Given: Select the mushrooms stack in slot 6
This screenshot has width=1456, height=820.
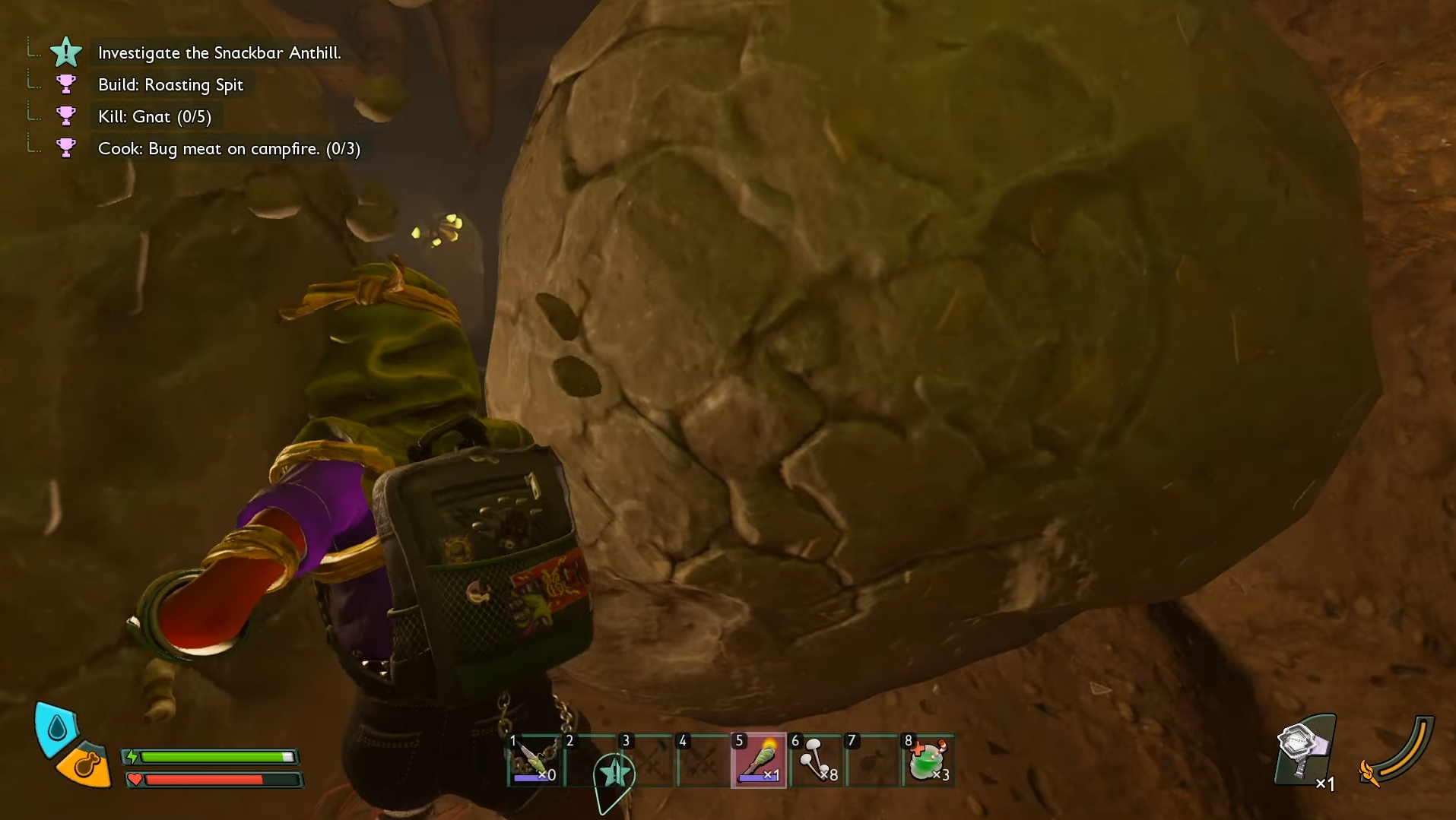Looking at the screenshot, I should coord(816,761).
